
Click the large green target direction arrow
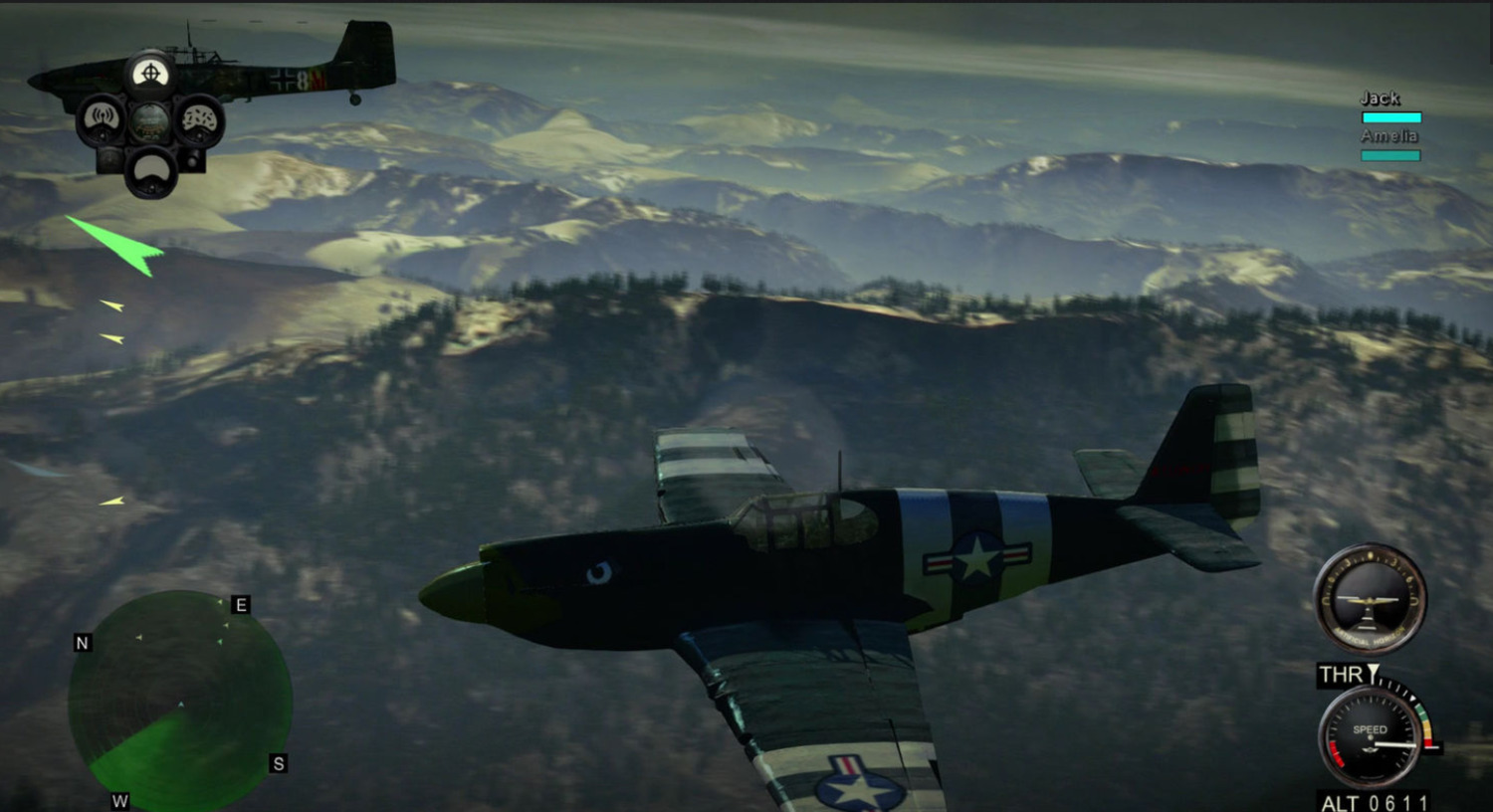119,242
